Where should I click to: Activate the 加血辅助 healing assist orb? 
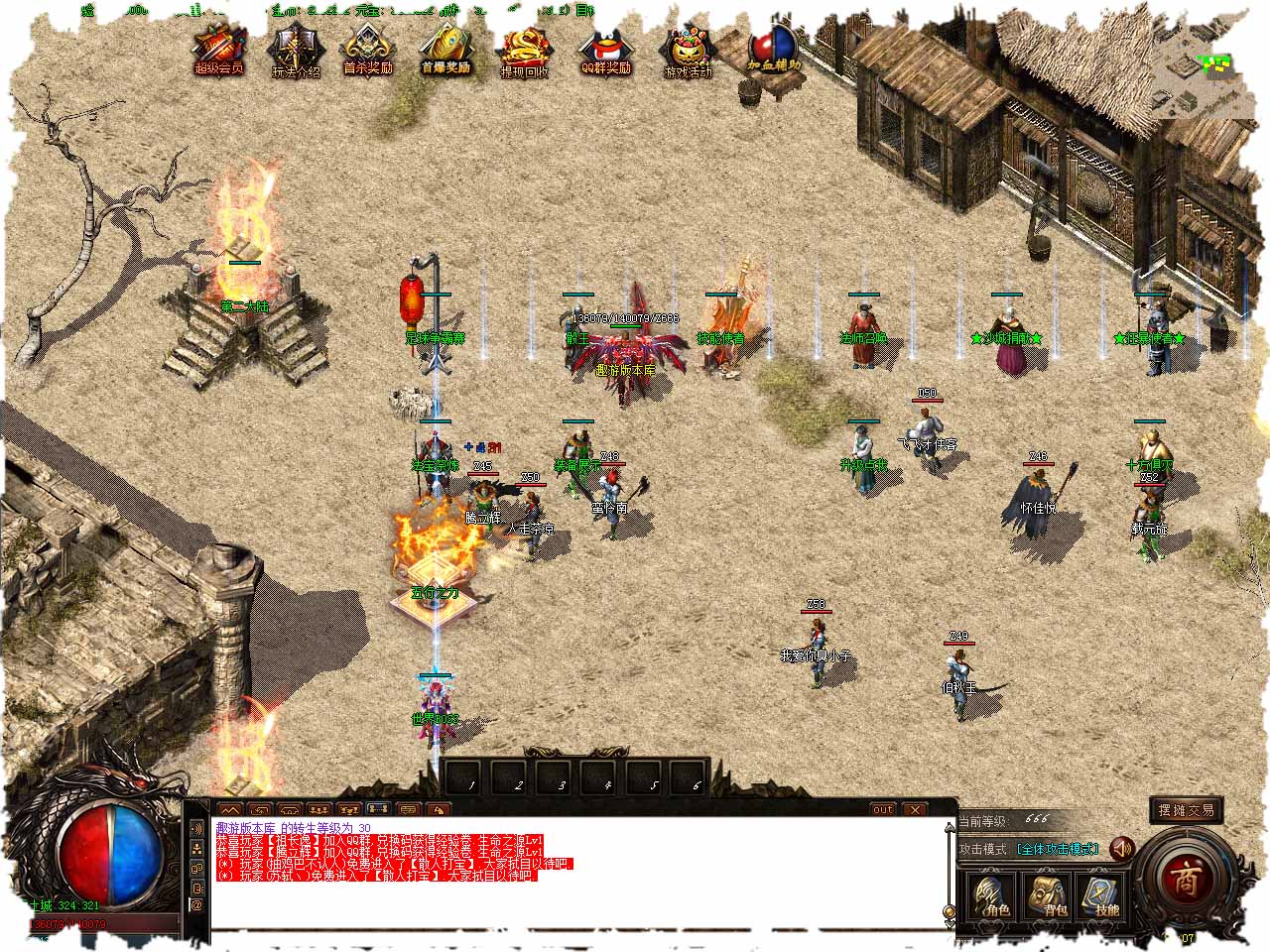[773, 48]
